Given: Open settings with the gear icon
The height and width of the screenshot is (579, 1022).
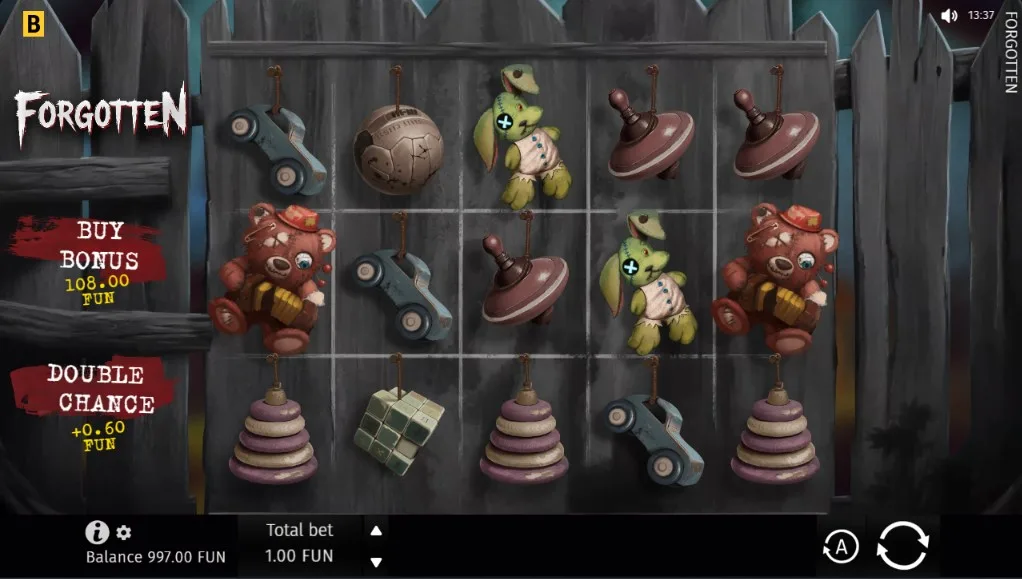Looking at the screenshot, I should click(124, 533).
